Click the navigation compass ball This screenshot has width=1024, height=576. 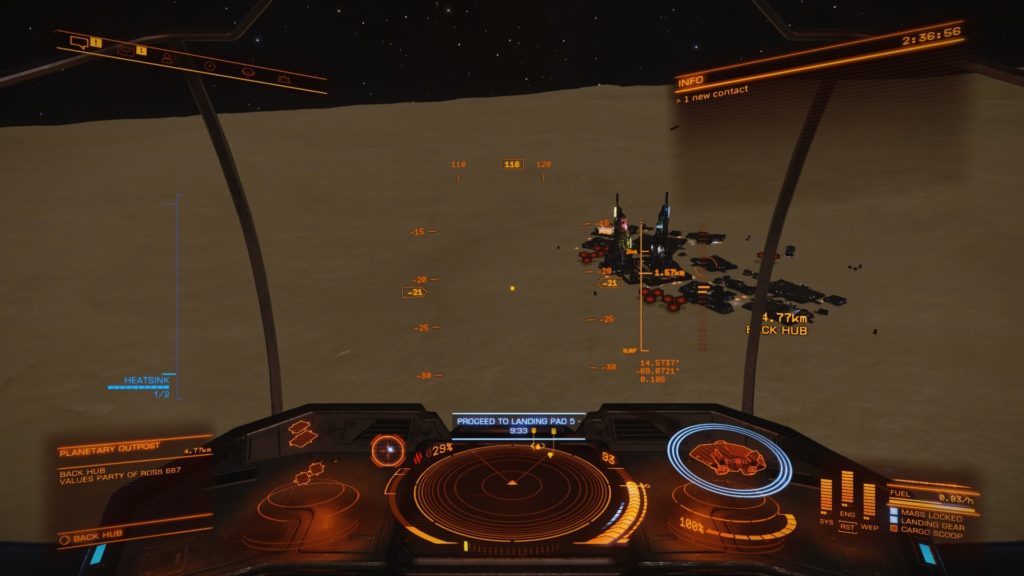pyautogui.click(x=386, y=450)
